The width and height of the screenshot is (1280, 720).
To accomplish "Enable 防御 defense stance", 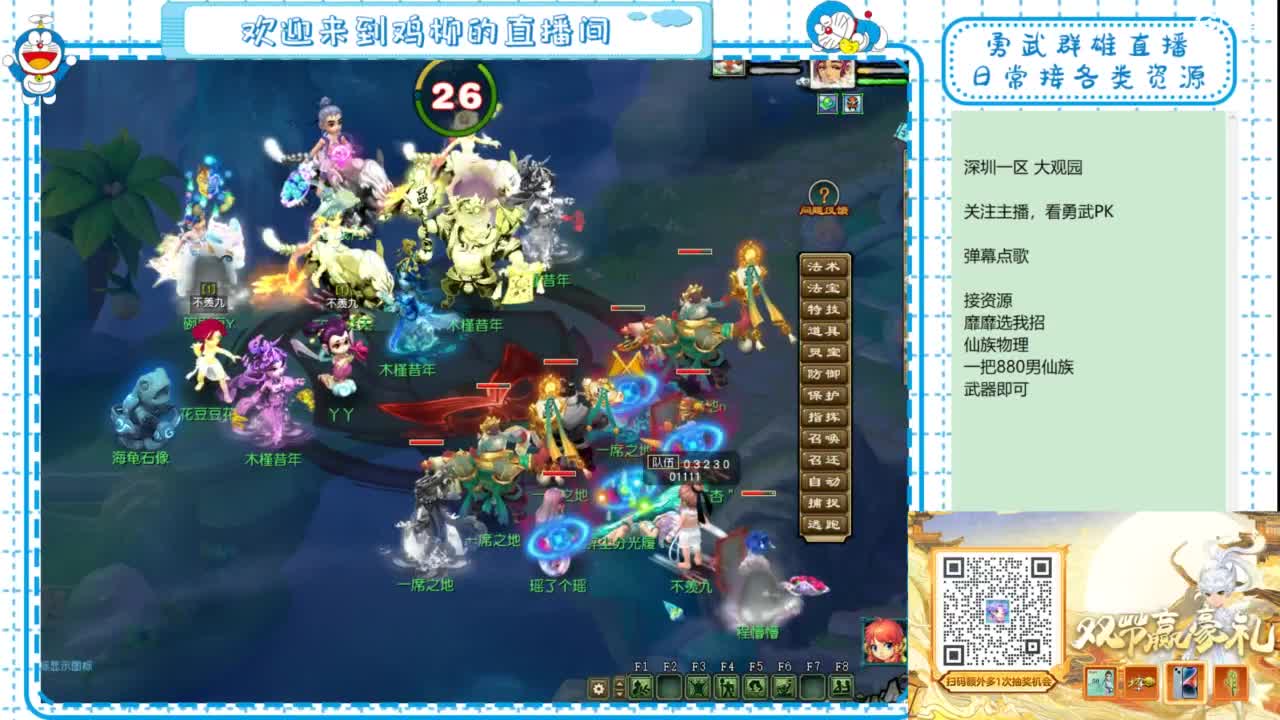I will click(822, 375).
